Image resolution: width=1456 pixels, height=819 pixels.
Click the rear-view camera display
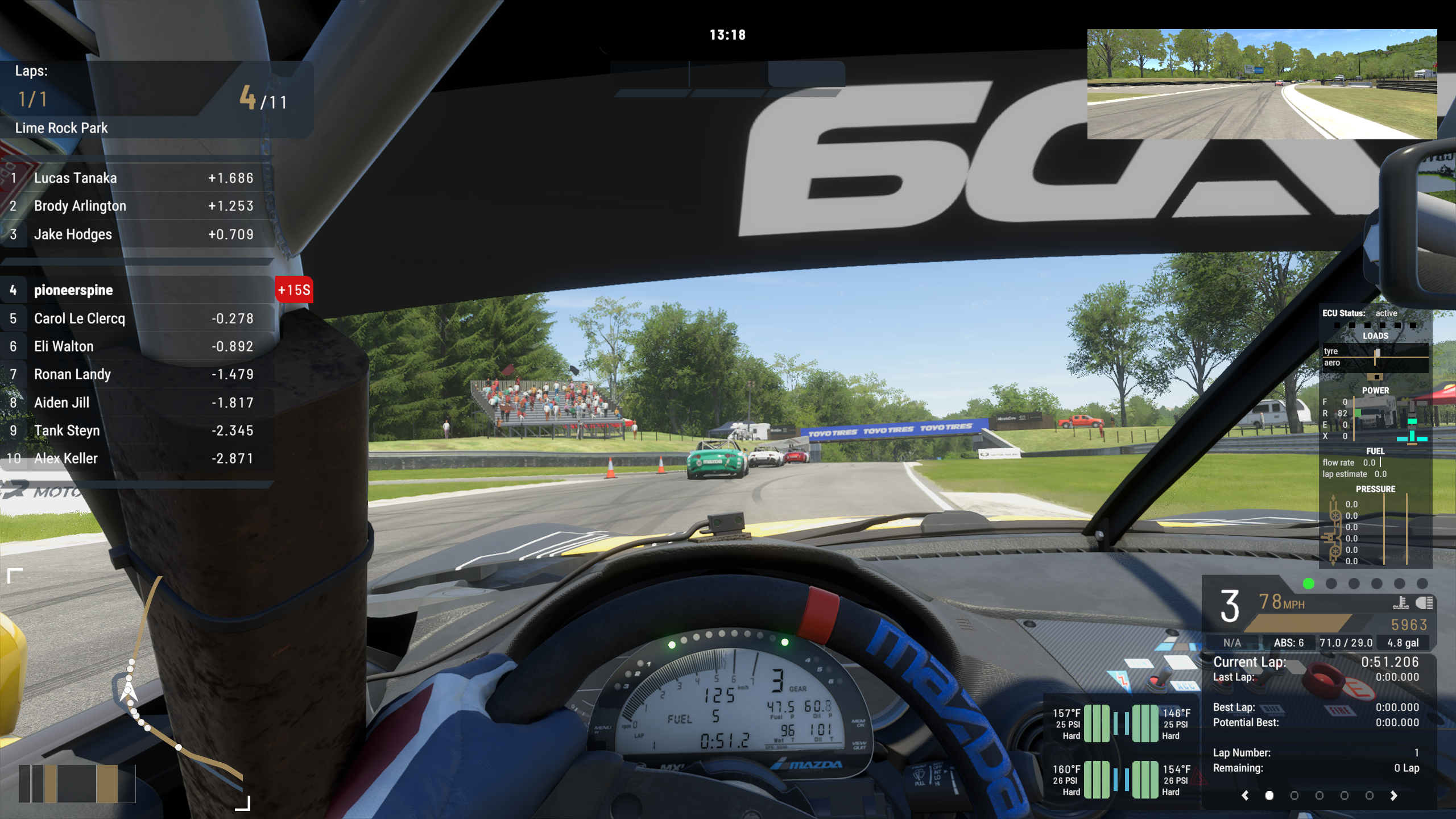click(x=1261, y=84)
